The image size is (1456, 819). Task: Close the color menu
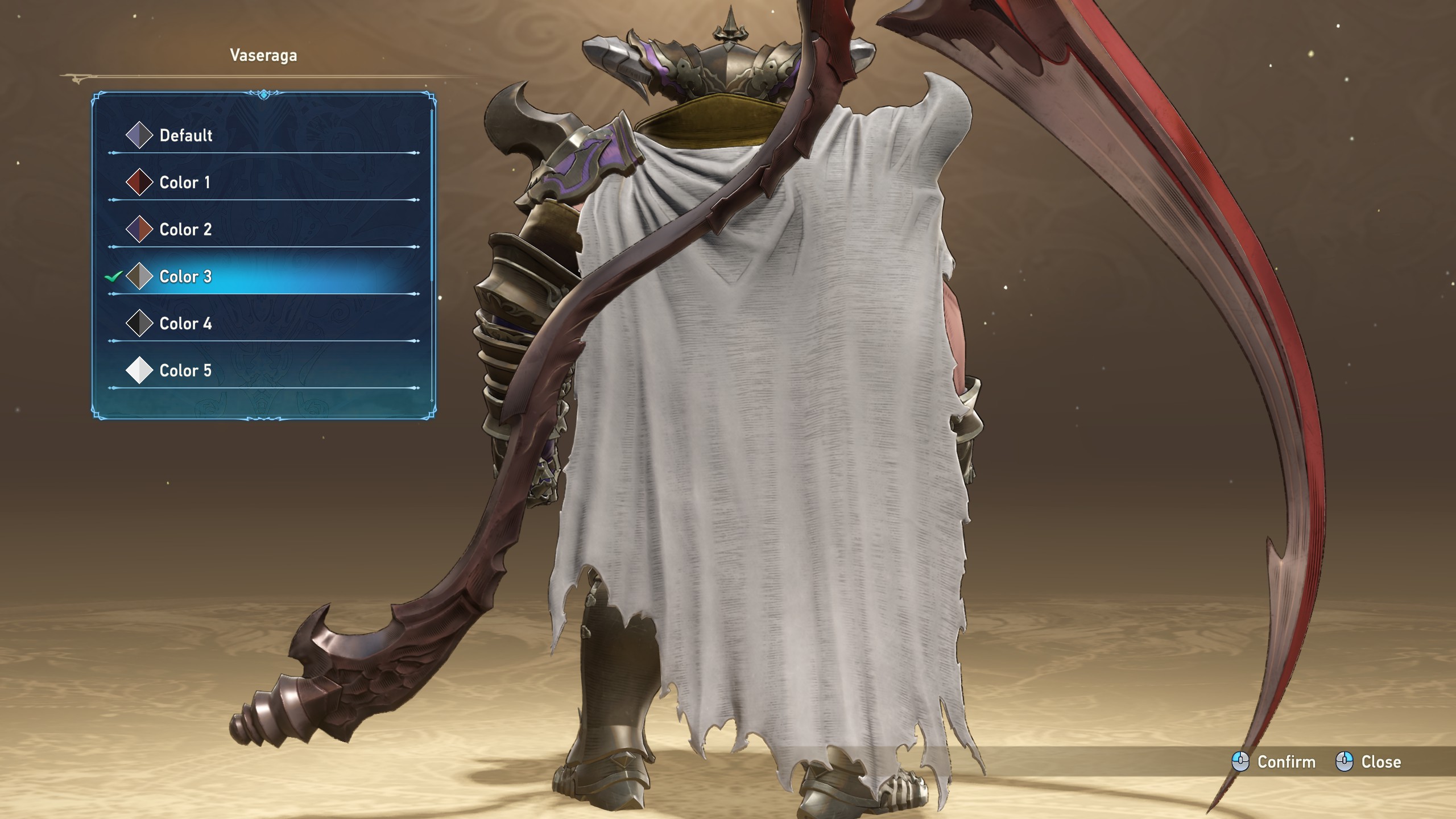click(1368, 762)
